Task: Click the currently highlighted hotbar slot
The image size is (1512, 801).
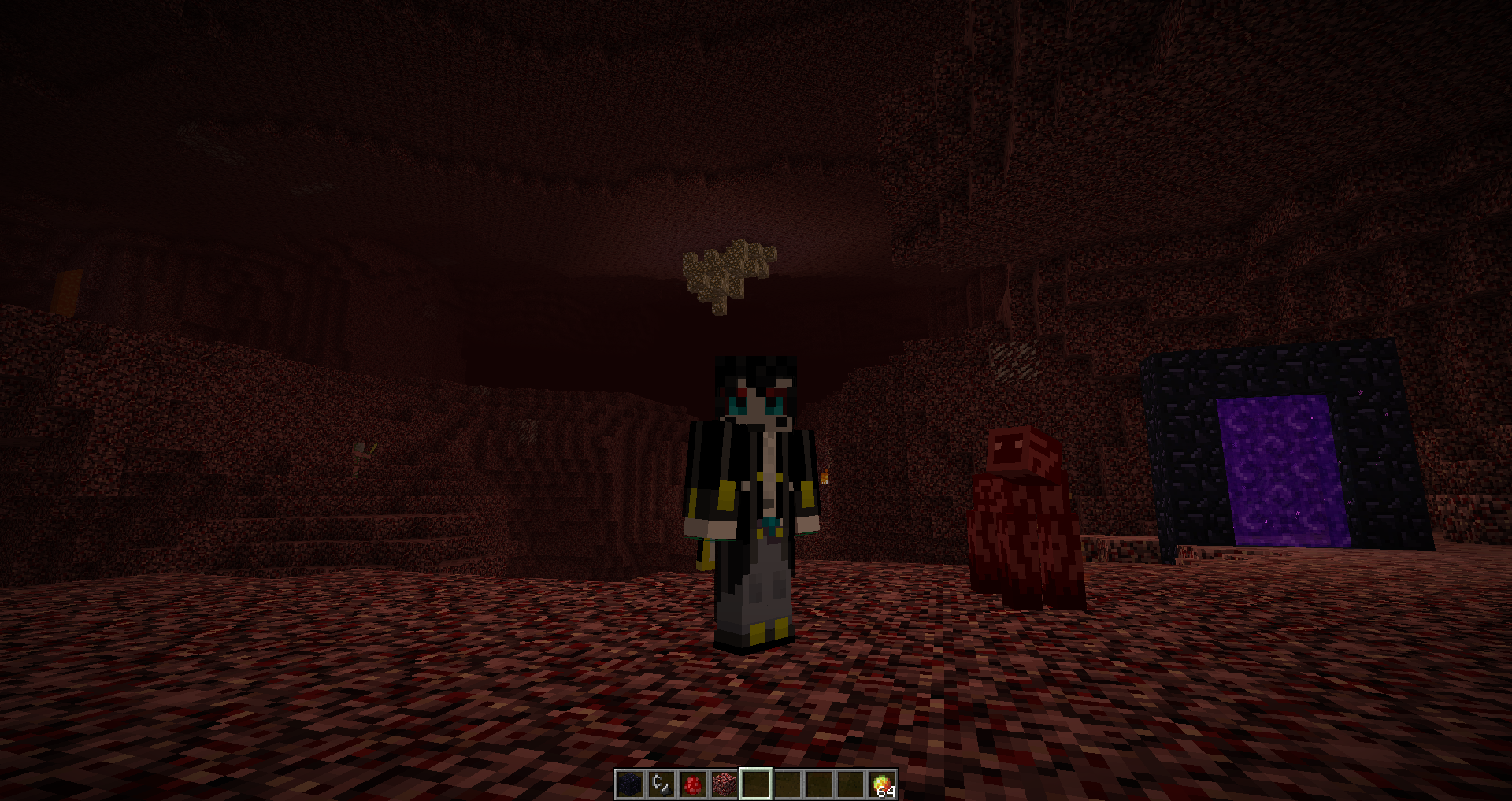Action: (754, 785)
